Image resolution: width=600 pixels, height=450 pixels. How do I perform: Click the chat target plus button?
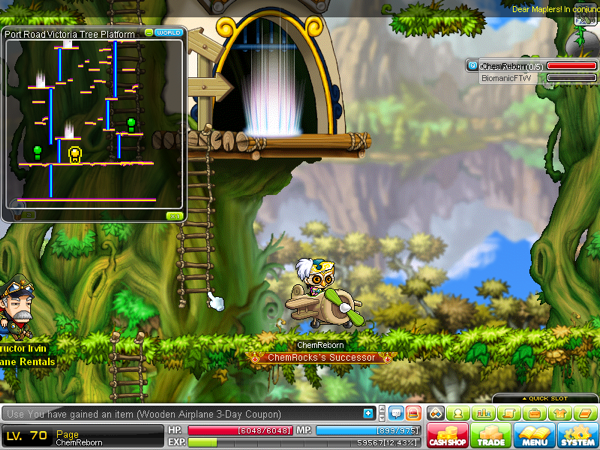pos(369,413)
